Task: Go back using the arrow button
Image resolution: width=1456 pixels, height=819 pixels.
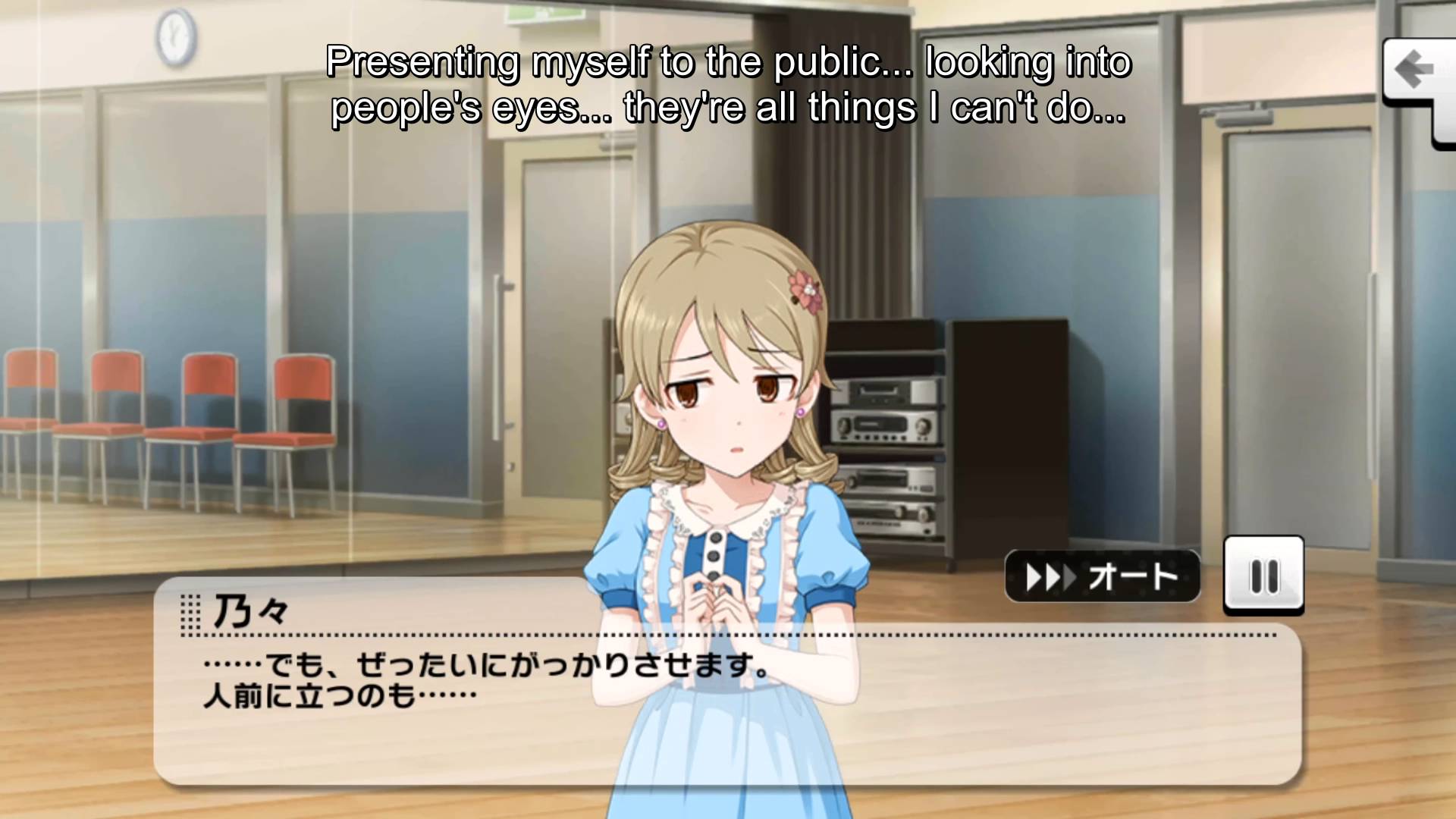Action: [x=1415, y=72]
